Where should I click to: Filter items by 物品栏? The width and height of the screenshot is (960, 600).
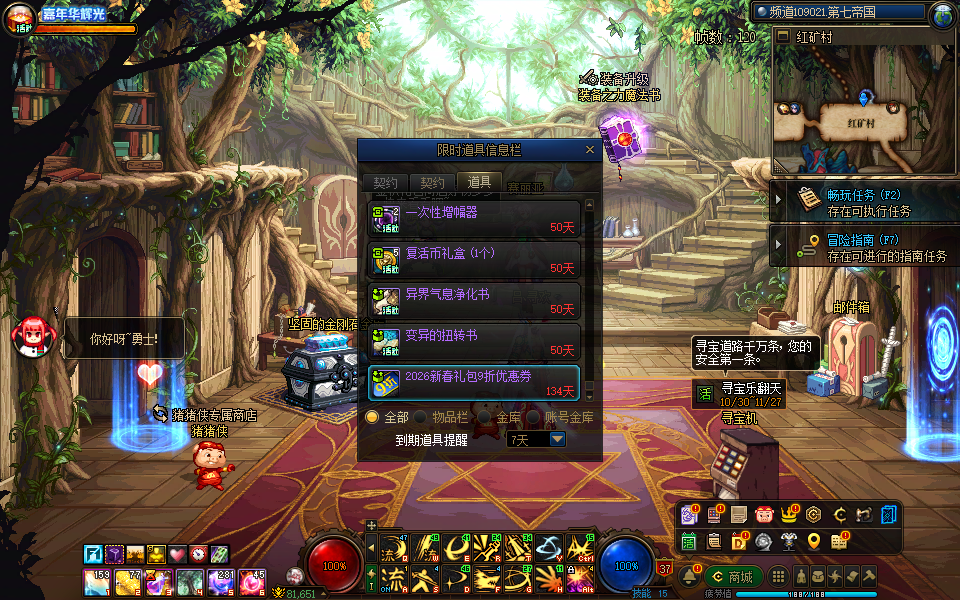tap(421, 417)
